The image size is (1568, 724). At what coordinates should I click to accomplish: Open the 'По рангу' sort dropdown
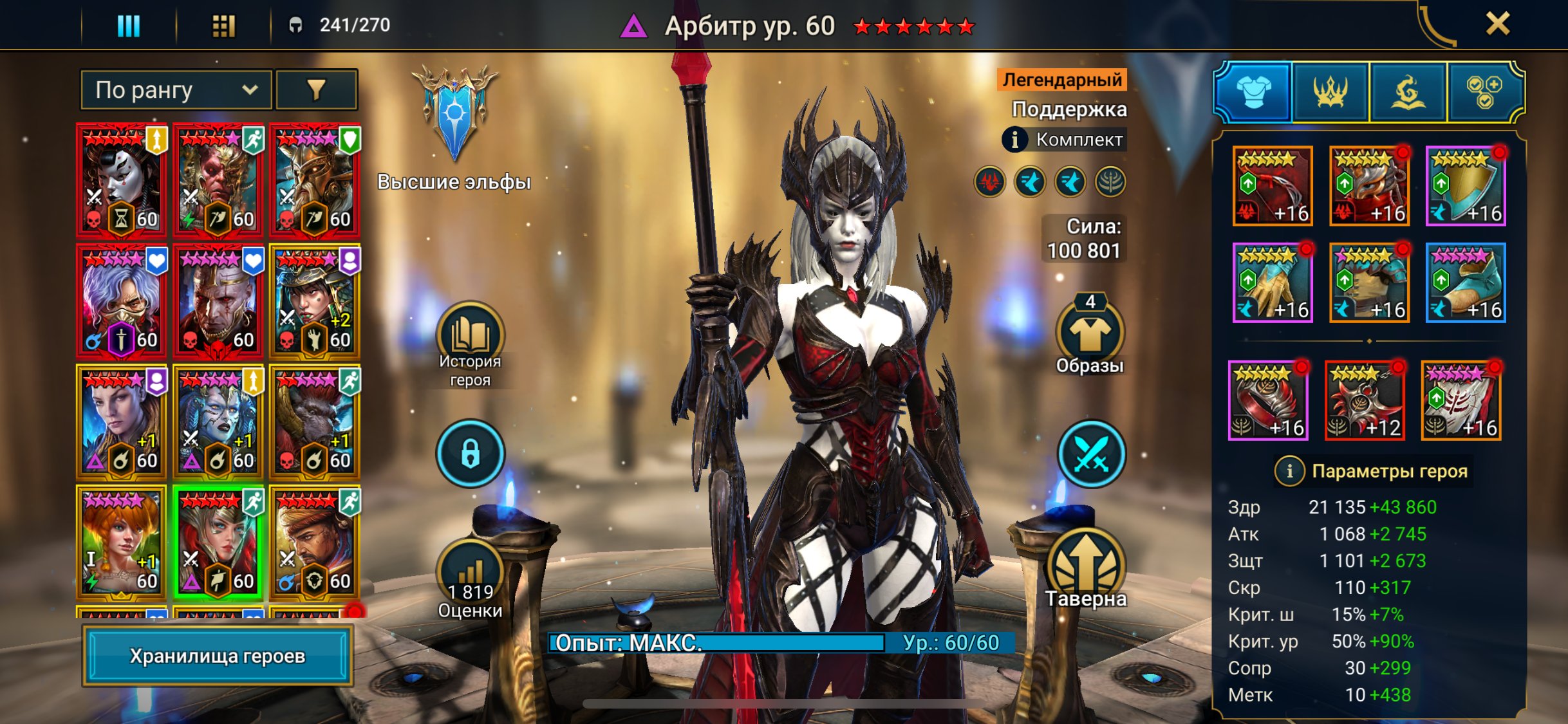(x=176, y=90)
